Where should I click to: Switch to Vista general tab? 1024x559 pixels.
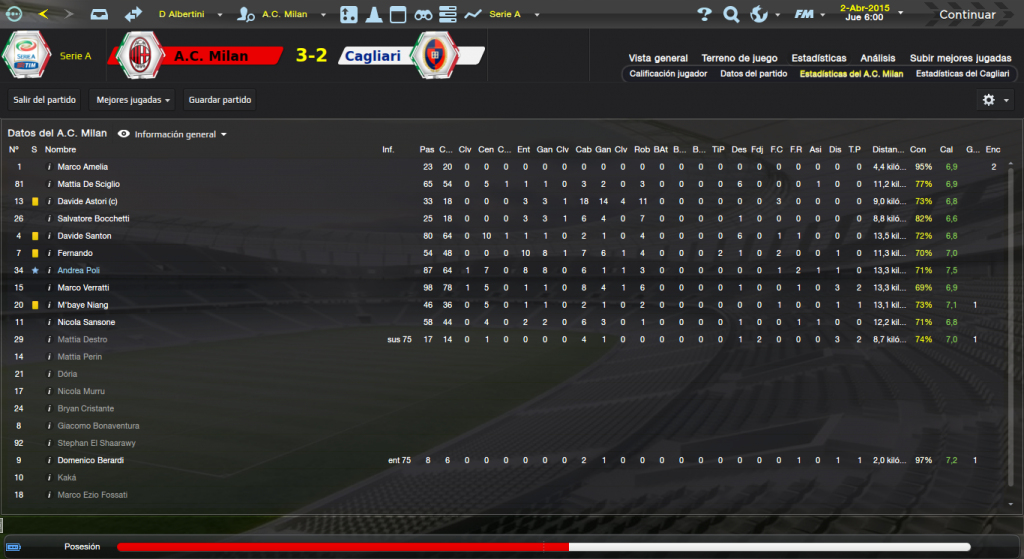pyautogui.click(x=658, y=58)
